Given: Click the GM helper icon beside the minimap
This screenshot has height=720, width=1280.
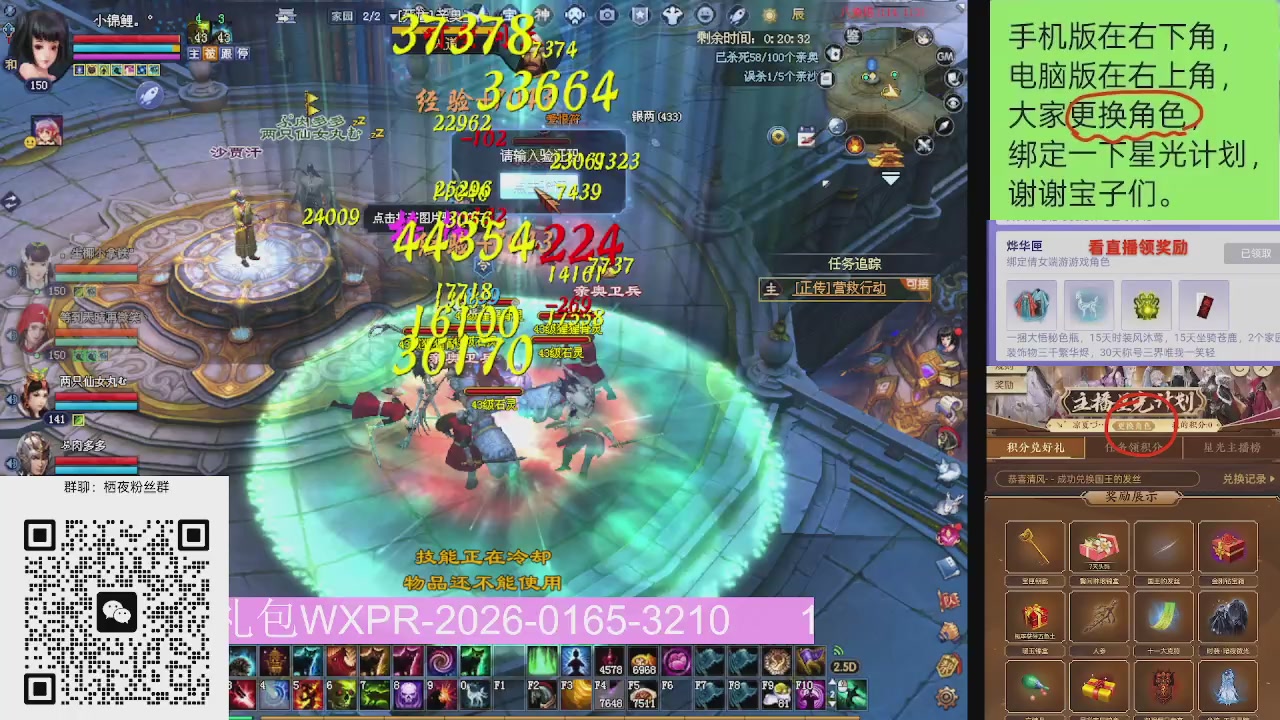Looking at the screenshot, I should (x=944, y=57).
